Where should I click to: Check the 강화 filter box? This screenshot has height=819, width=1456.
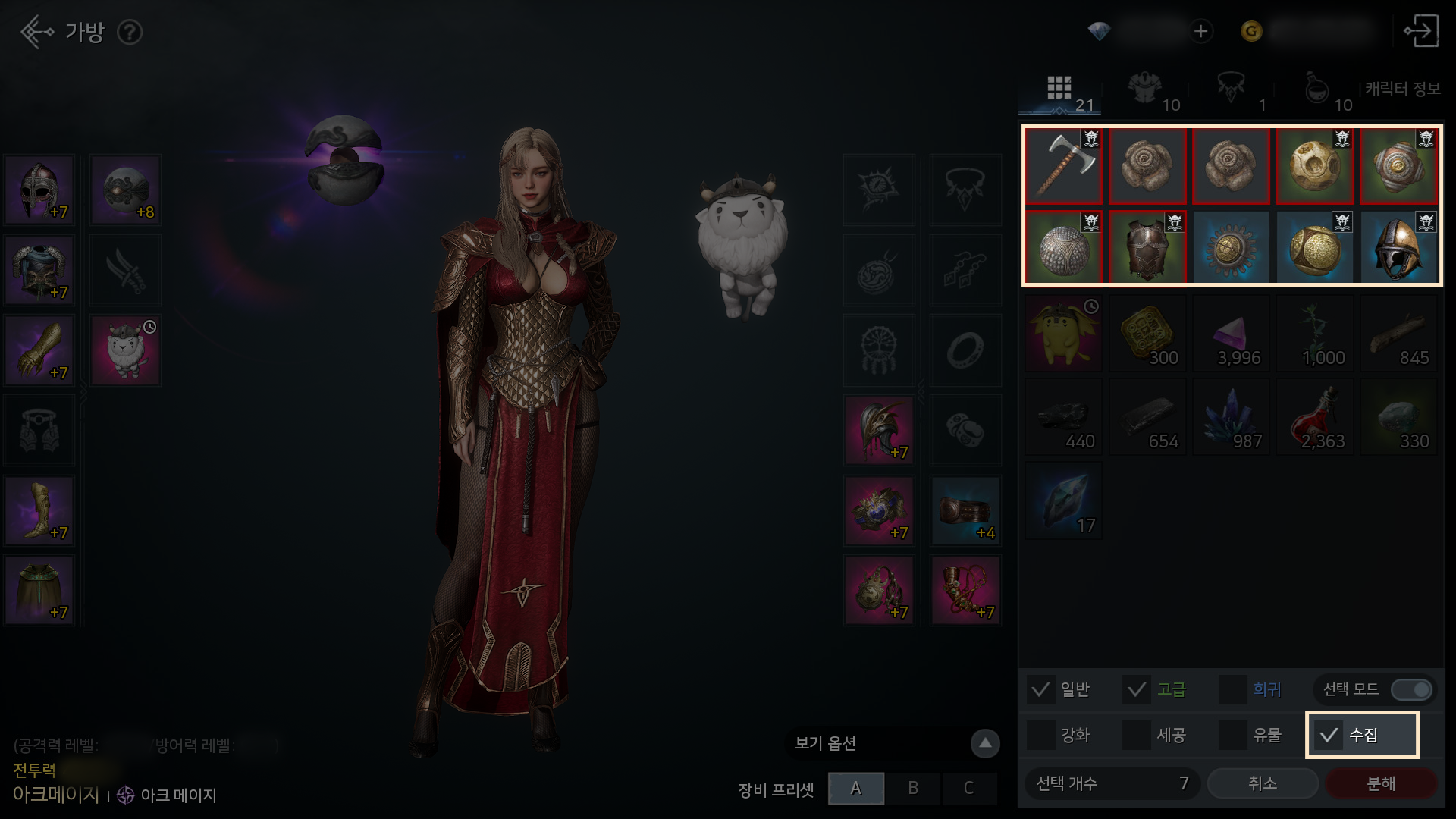[x=1040, y=735]
